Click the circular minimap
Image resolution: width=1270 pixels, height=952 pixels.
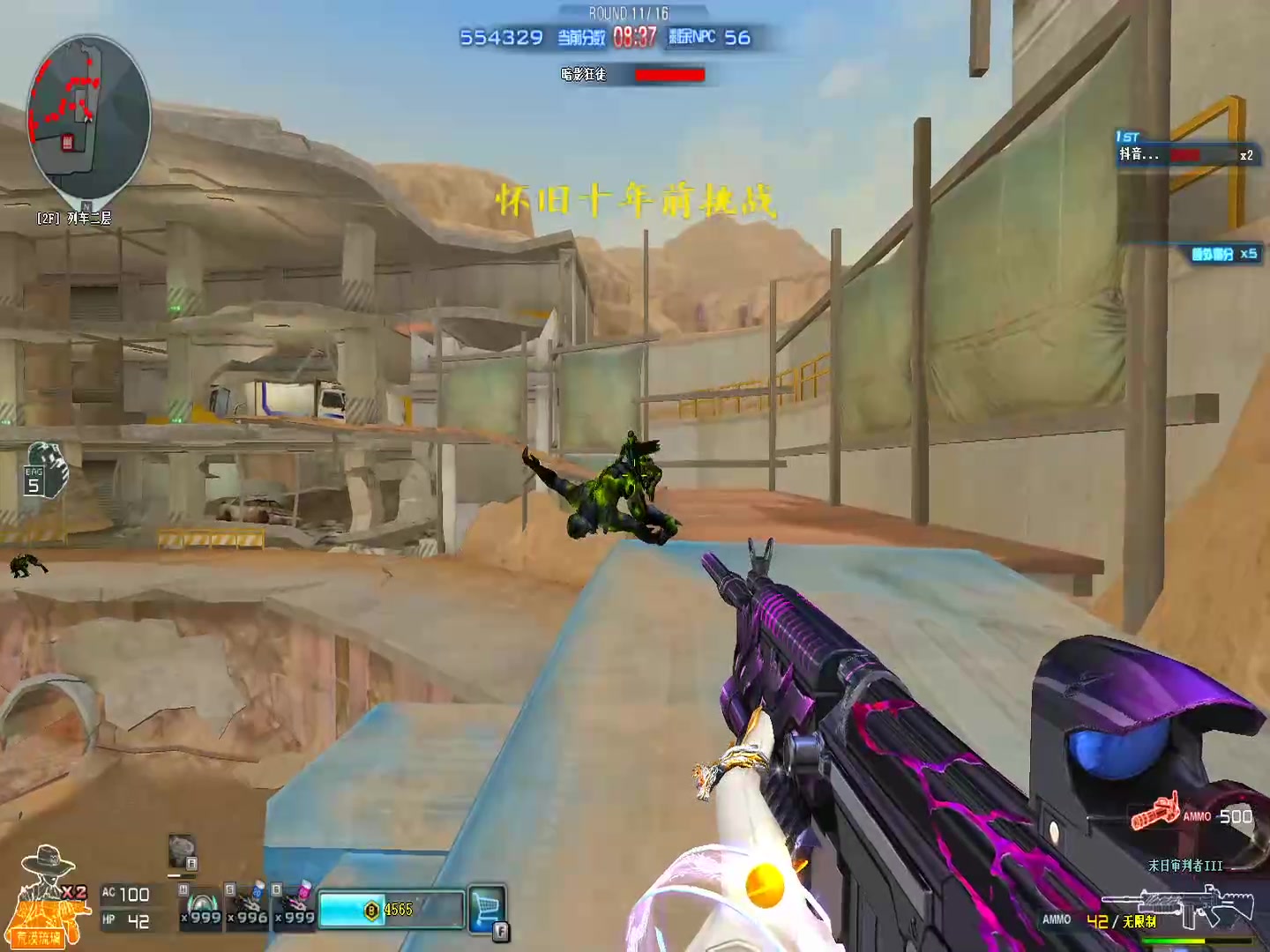pyautogui.click(x=89, y=115)
